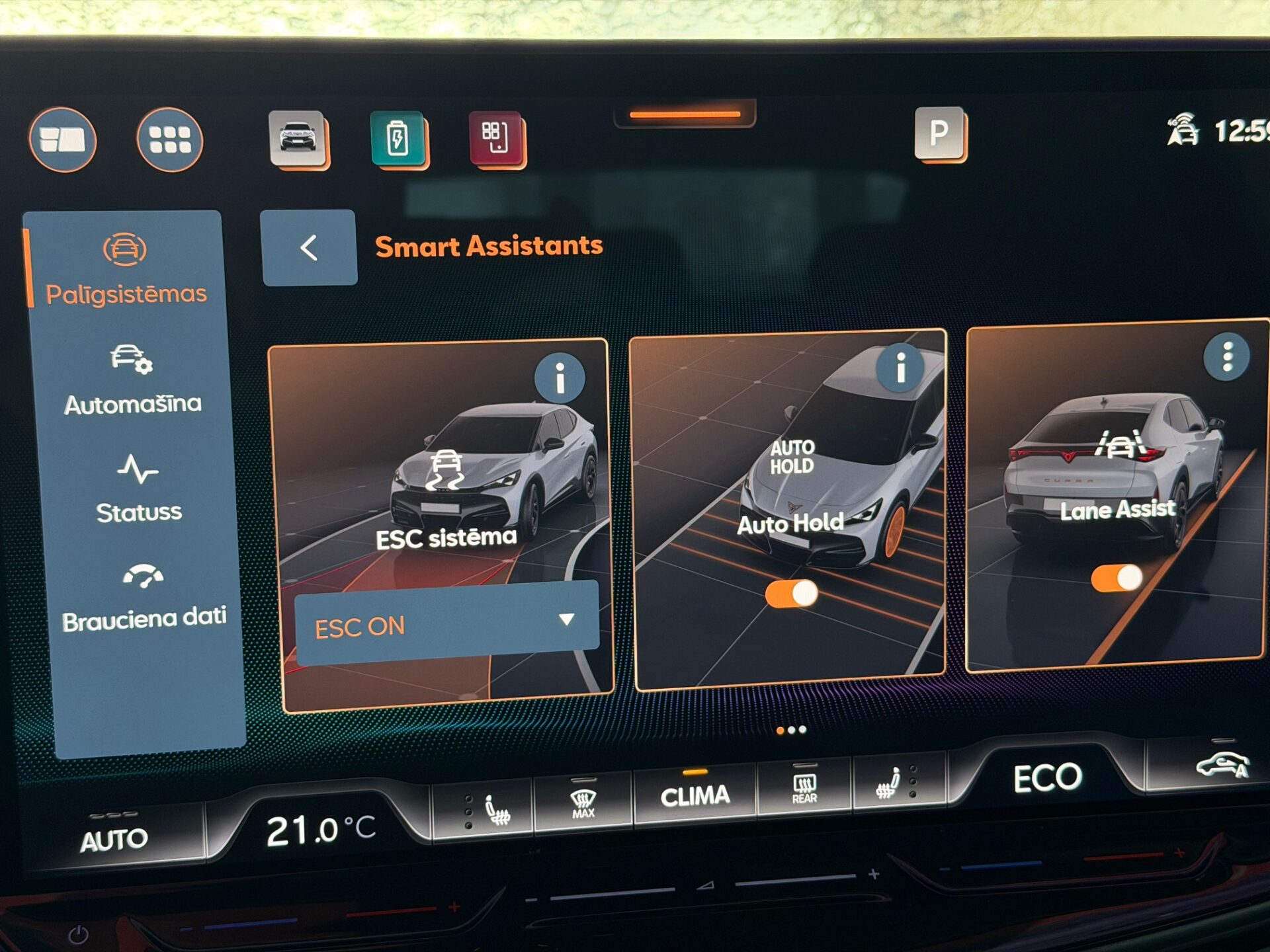Open the CLIMA climate menu
1270x952 pixels.
(695, 796)
